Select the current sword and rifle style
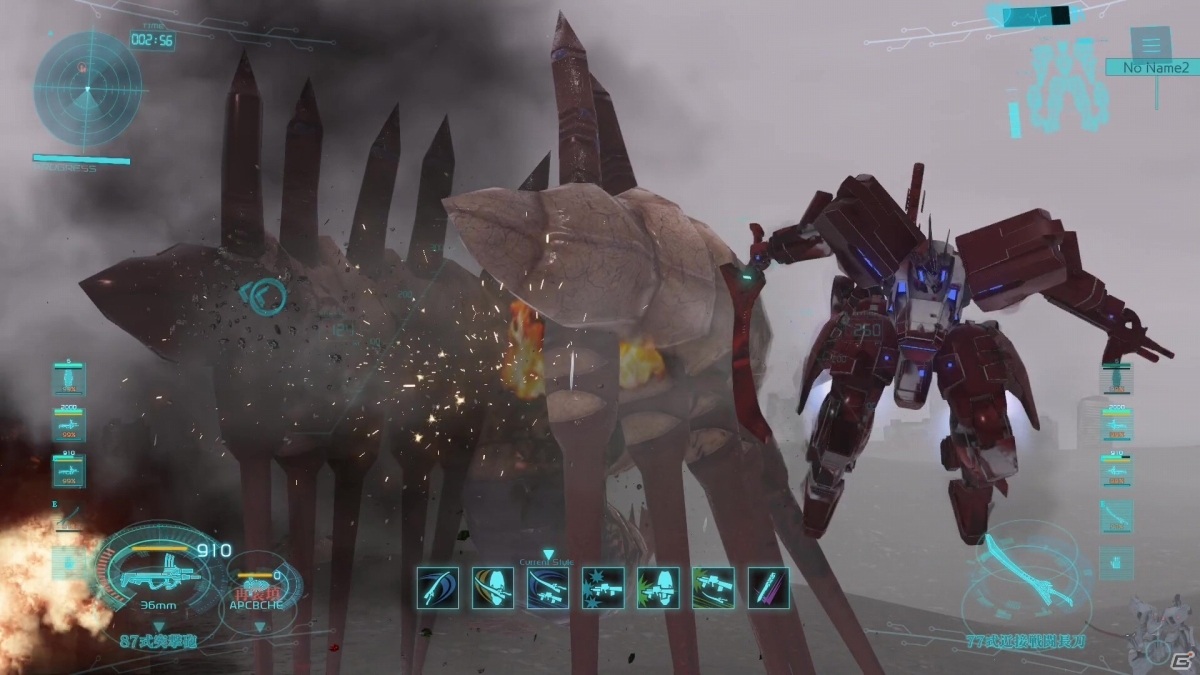1200x675 pixels. (x=548, y=588)
